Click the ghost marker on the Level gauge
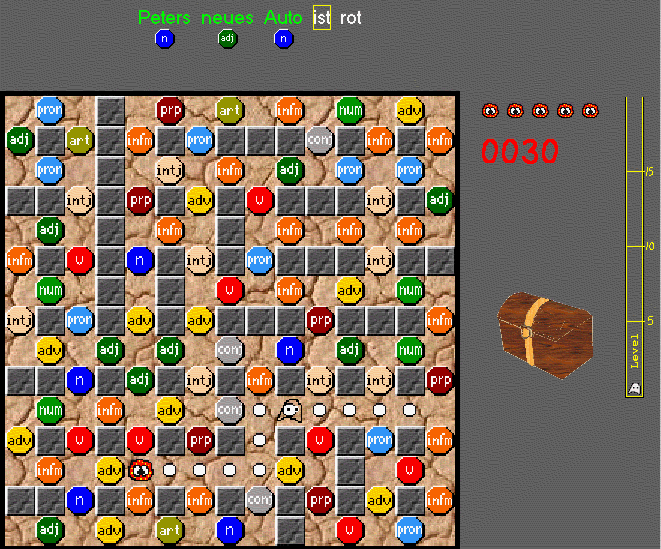 click(634, 389)
